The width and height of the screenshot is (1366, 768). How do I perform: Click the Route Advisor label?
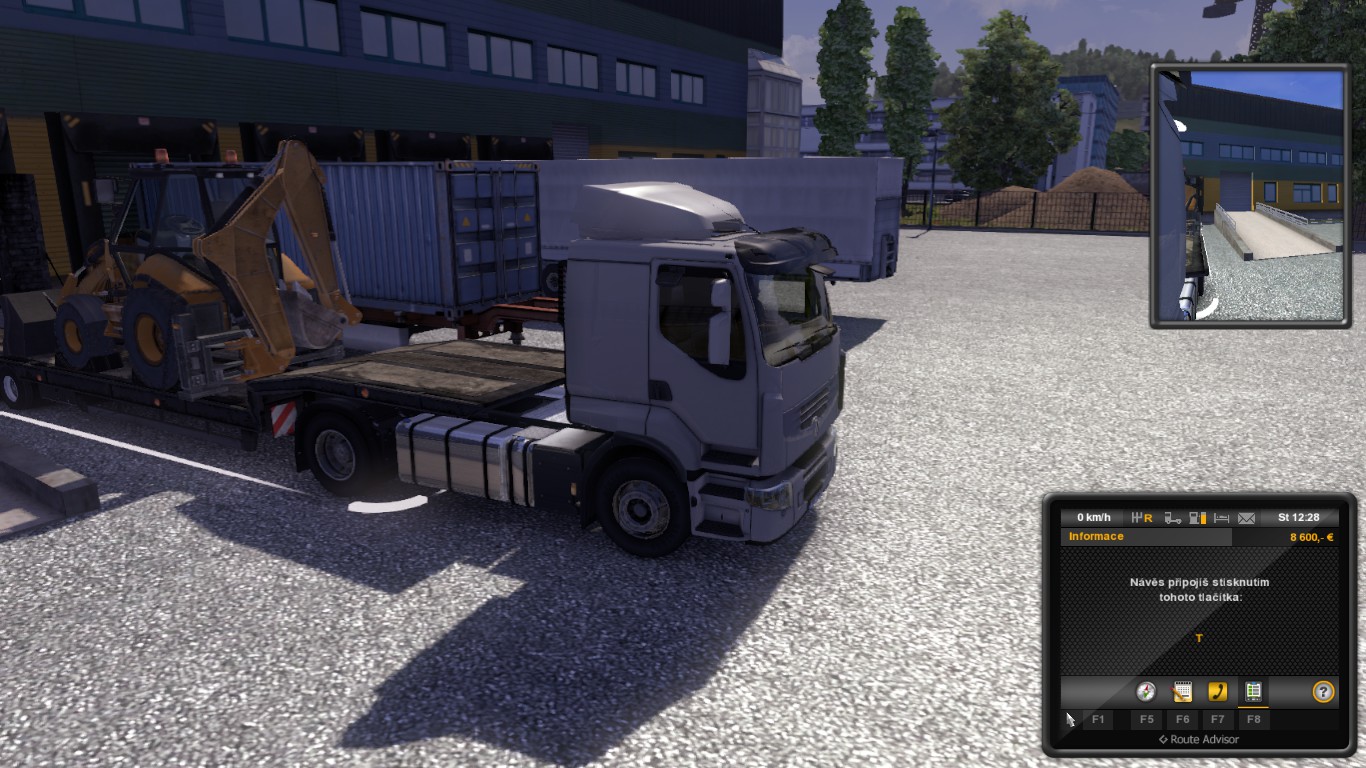pyautogui.click(x=1203, y=739)
